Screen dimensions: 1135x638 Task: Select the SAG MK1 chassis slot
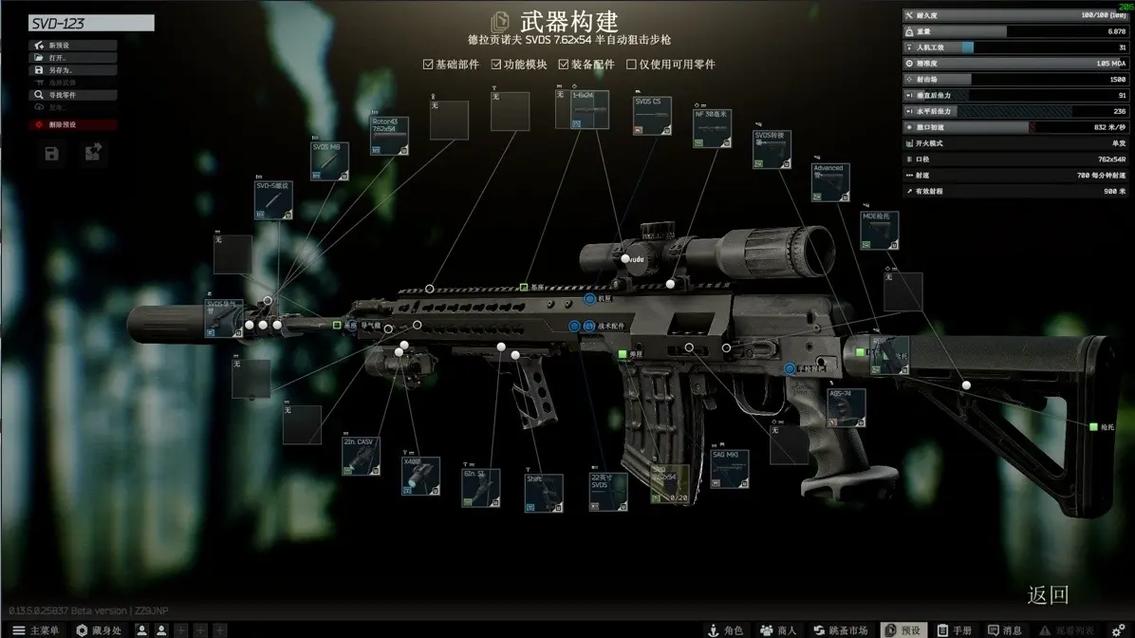pos(730,469)
